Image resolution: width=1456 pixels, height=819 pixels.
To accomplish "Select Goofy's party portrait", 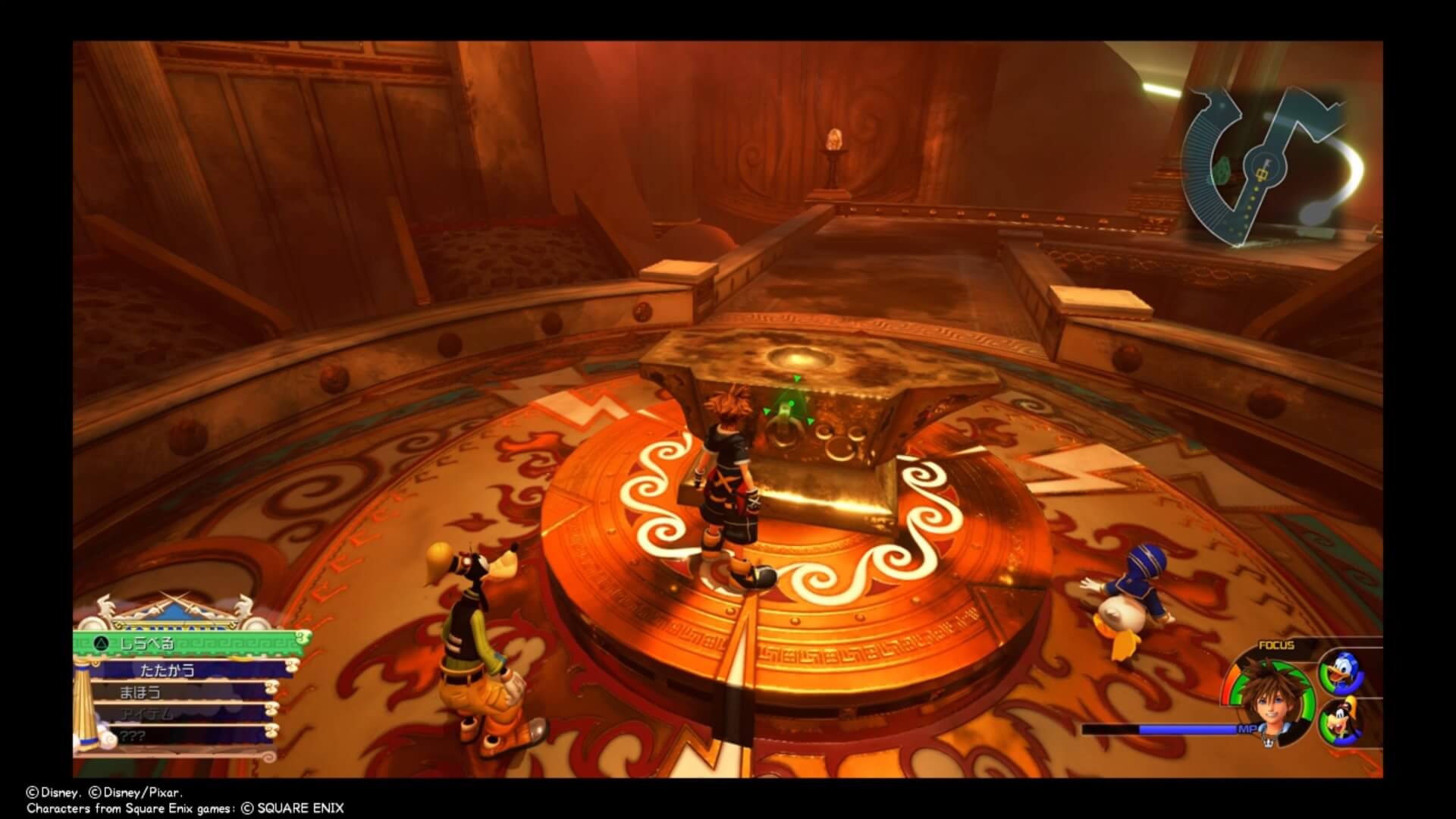I will click(x=1341, y=723).
